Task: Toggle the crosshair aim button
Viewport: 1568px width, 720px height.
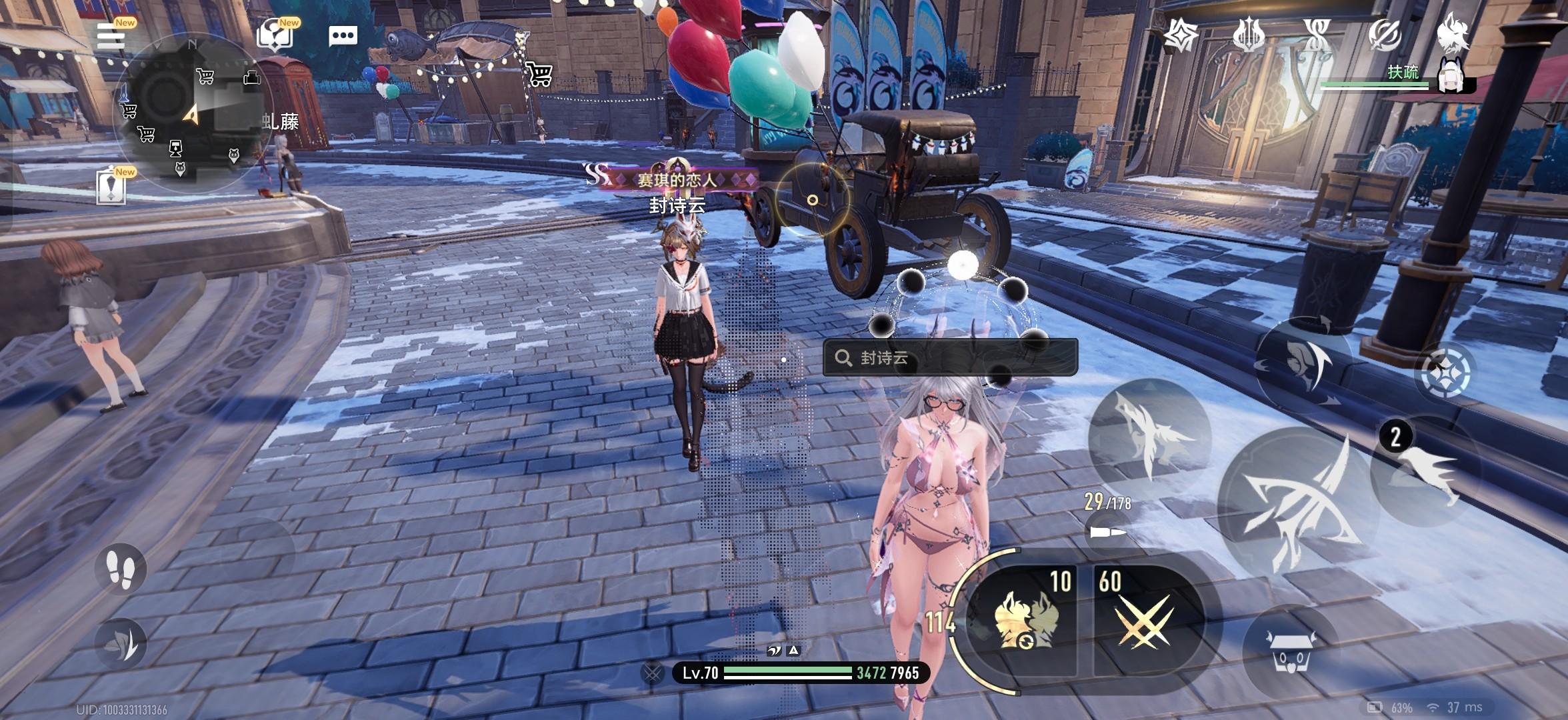Action: tap(1445, 372)
